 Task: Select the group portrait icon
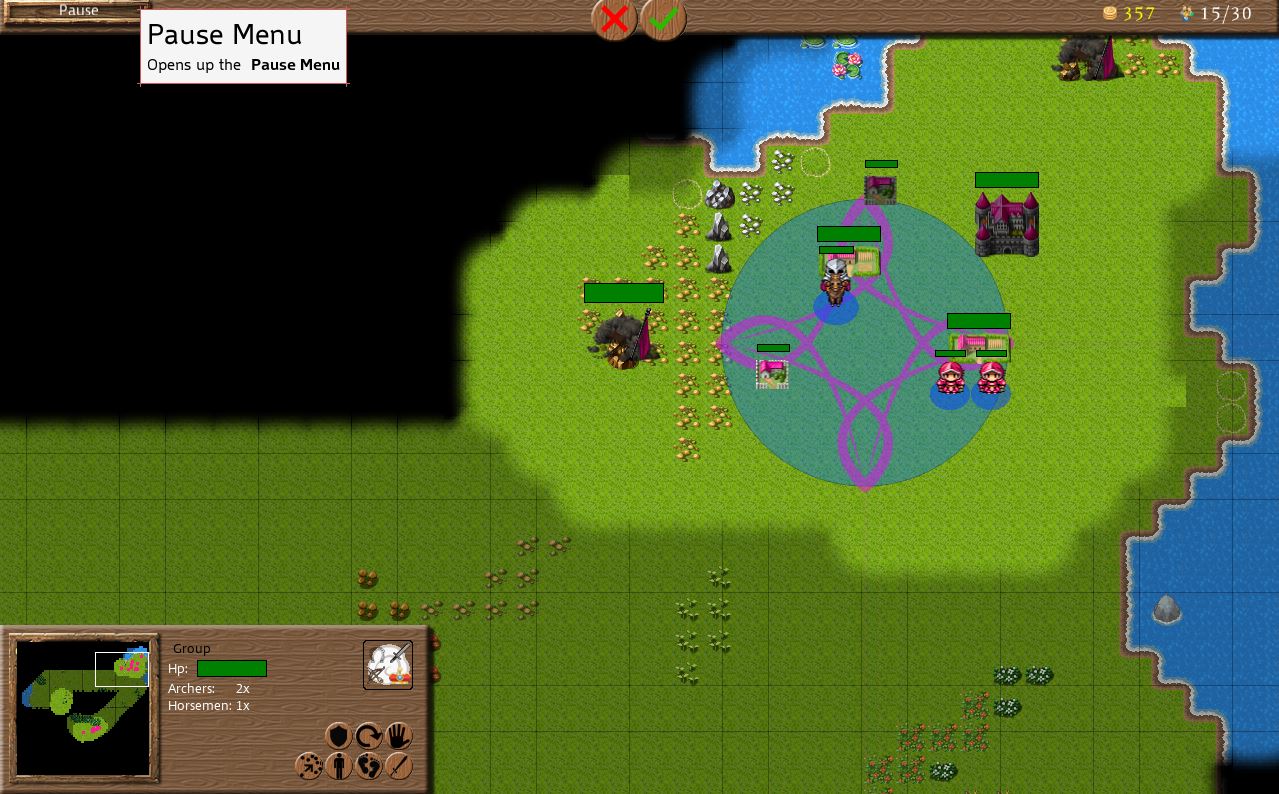[x=387, y=665]
